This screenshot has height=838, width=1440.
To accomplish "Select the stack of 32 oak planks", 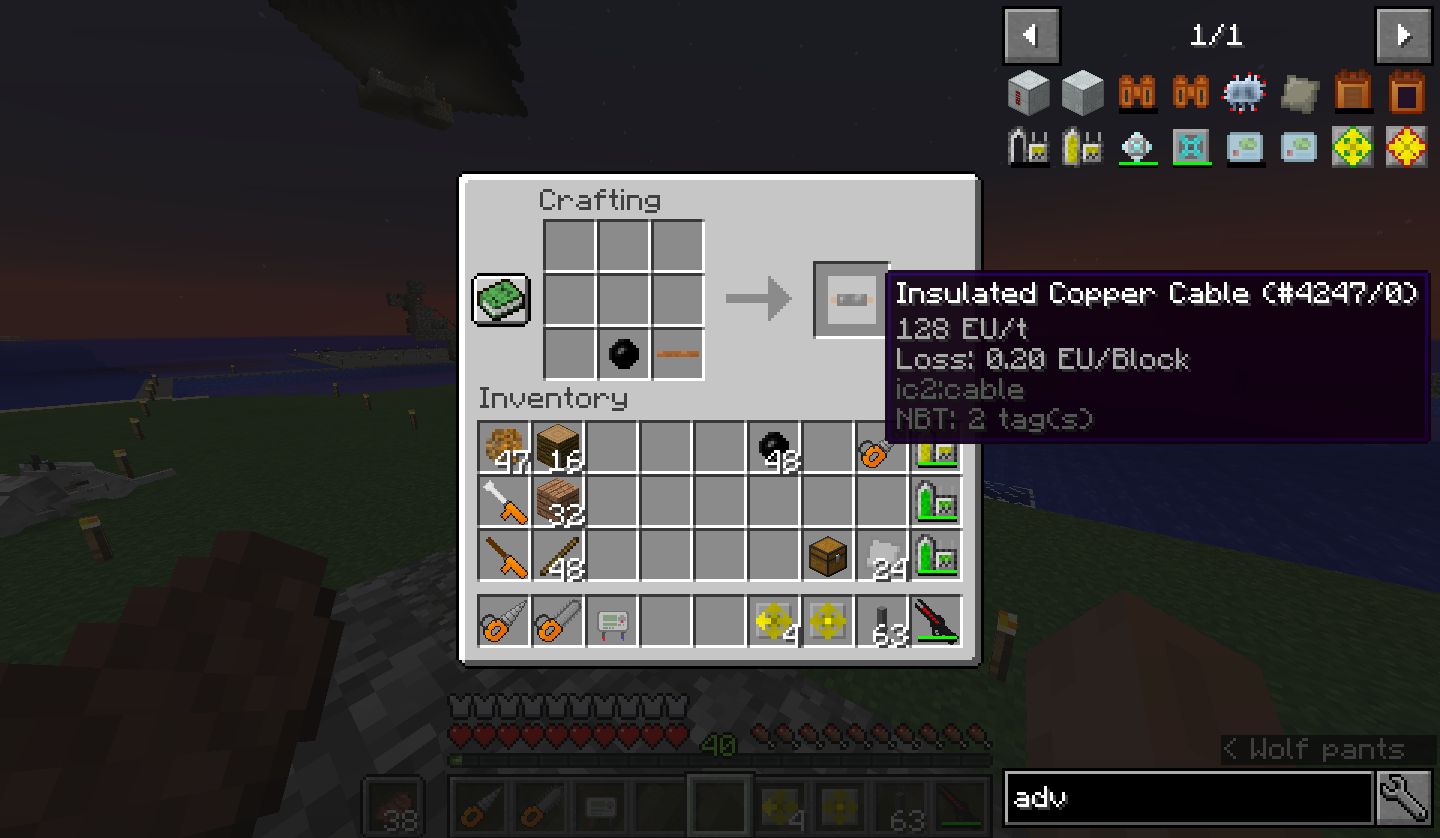I will [x=558, y=500].
